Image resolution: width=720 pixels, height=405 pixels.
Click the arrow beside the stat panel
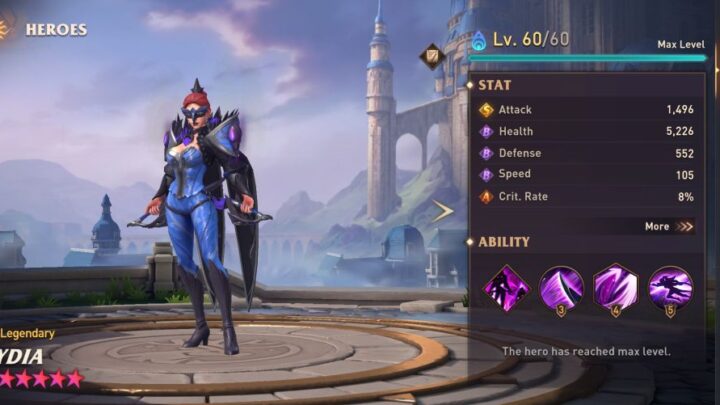pos(442,210)
